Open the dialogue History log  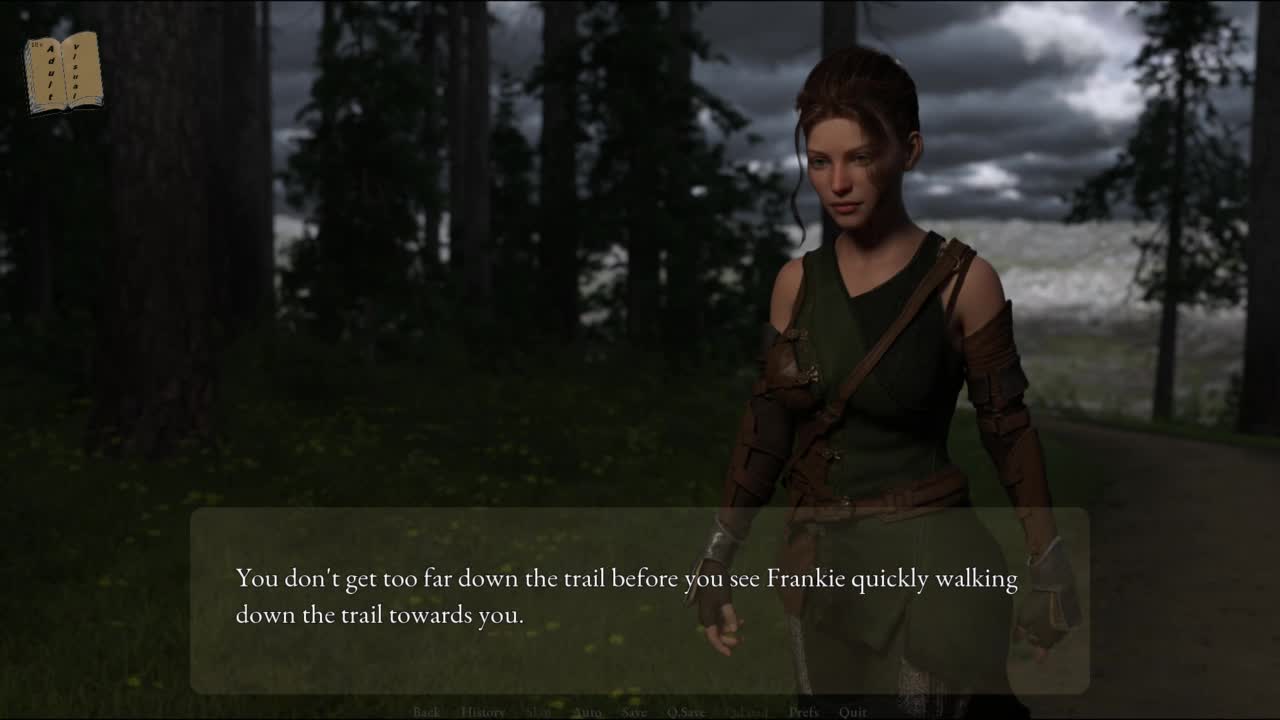pyautogui.click(x=483, y=712)
